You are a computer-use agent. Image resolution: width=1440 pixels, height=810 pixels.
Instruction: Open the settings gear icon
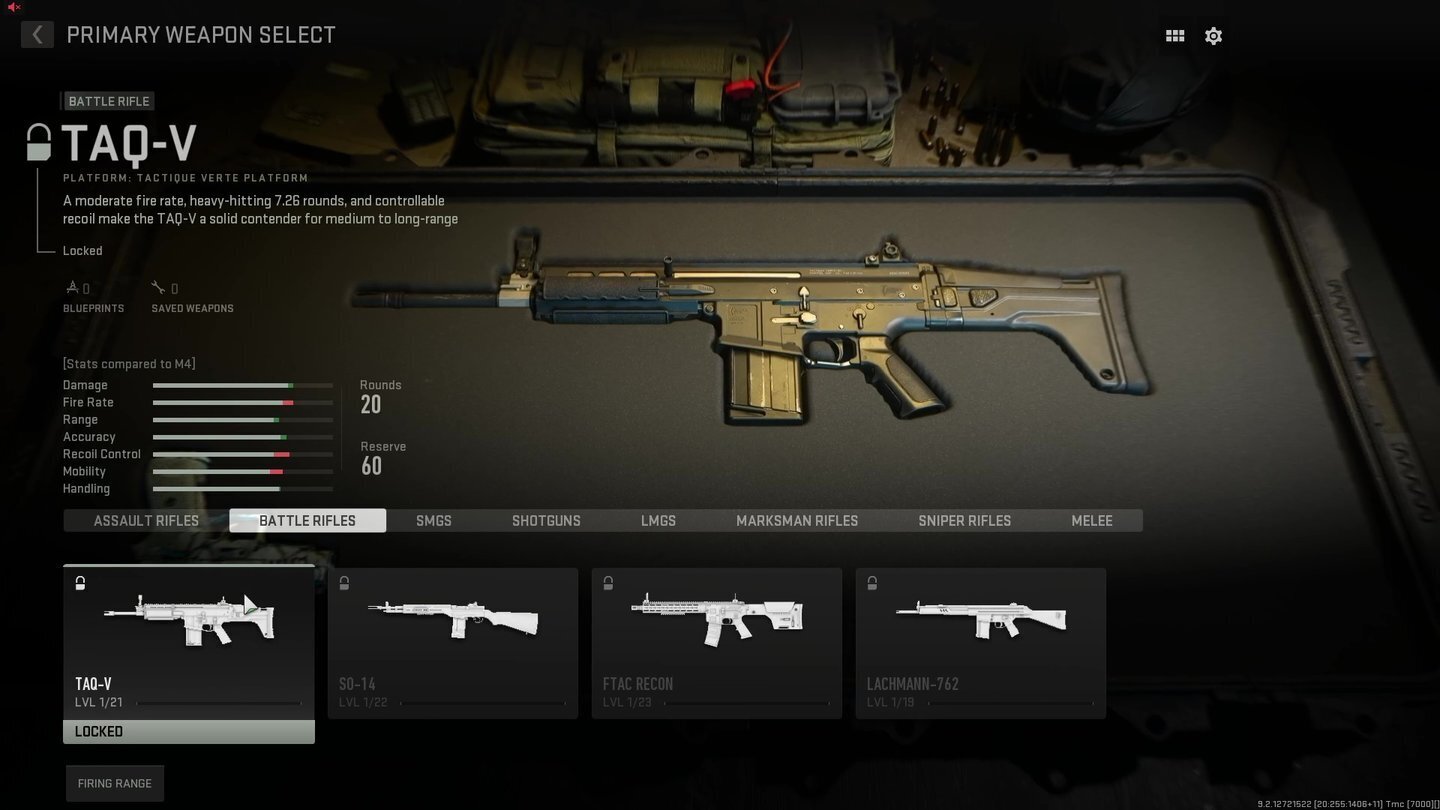coord(1213,35)
